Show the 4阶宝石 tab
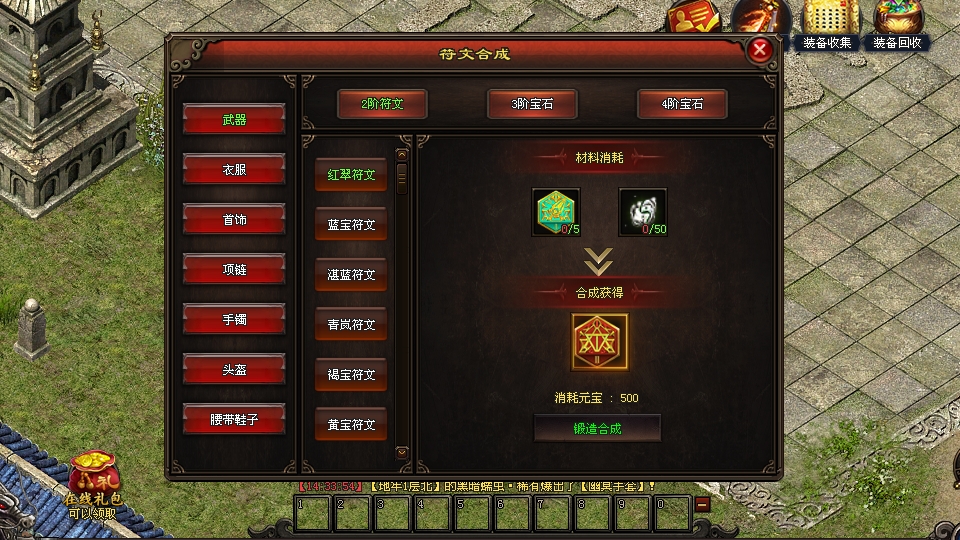Viewport: 960px width, 540px height. pos(682,104)
